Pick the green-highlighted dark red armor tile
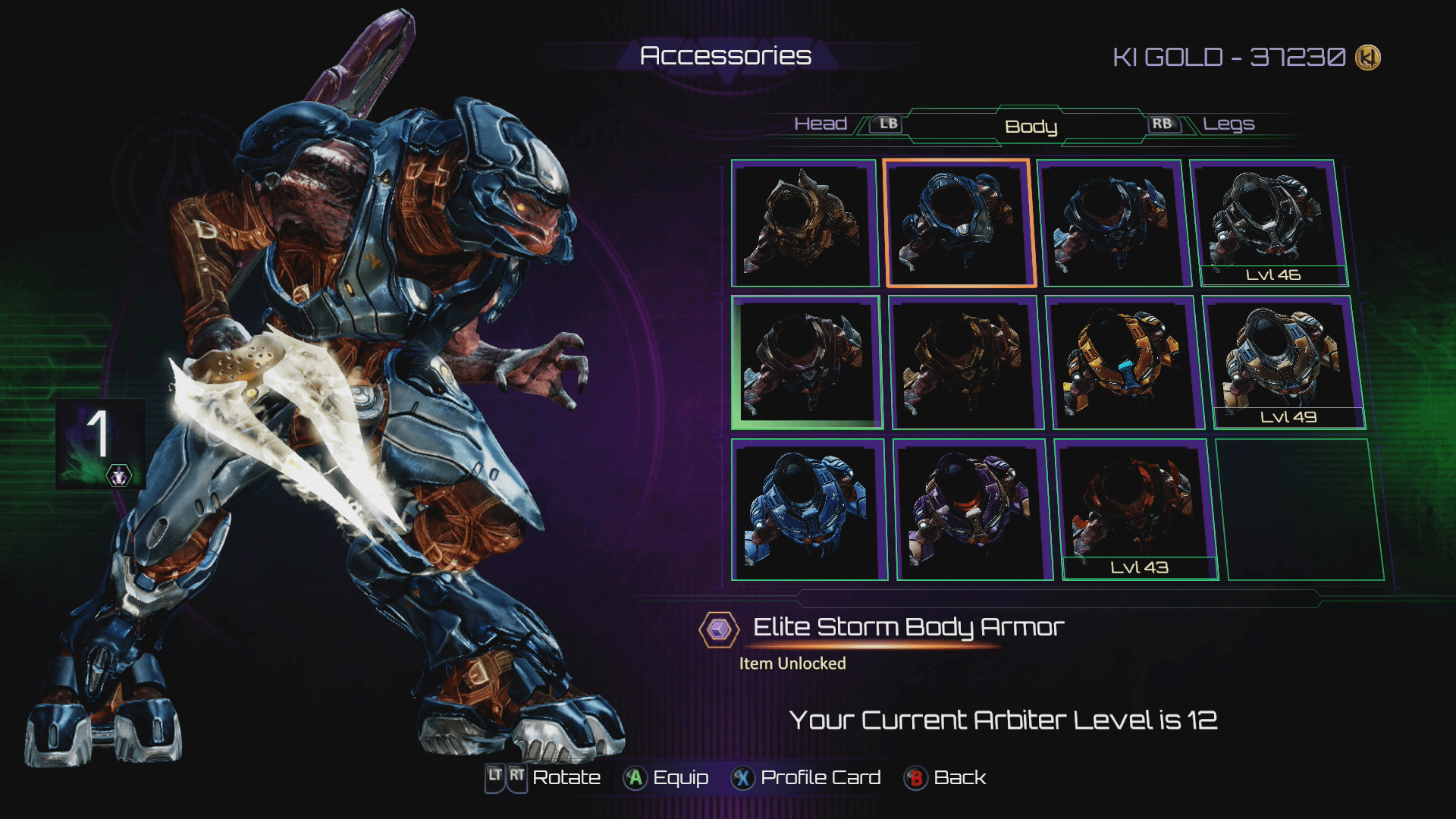The width and height of the screenshot is (1456, 819). [806, 362]
